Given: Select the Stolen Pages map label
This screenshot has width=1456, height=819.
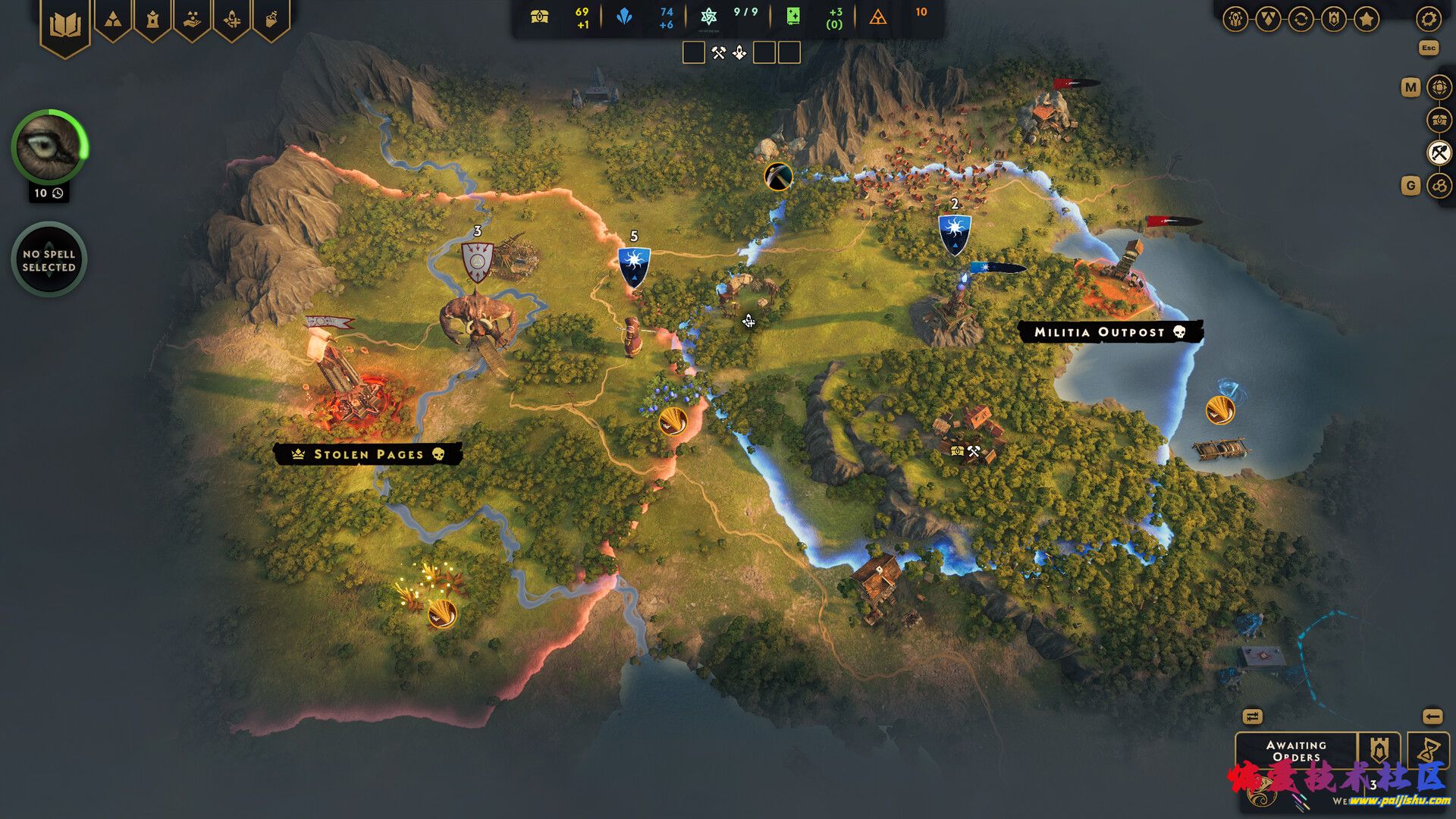Looking at the screenshot, I should coord(368,454).
